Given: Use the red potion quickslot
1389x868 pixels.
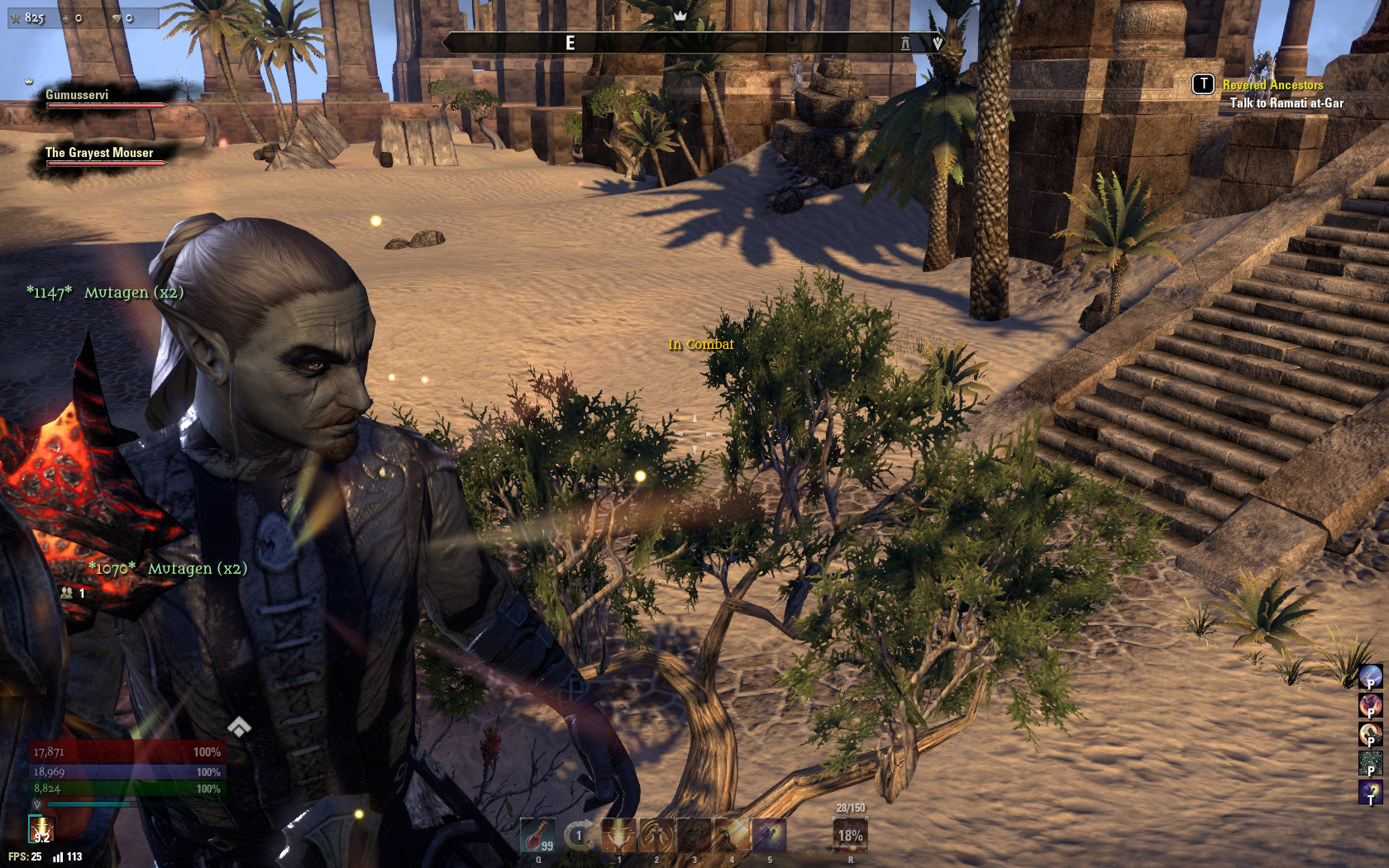Looking at the screenshot, I should point(537,835).
